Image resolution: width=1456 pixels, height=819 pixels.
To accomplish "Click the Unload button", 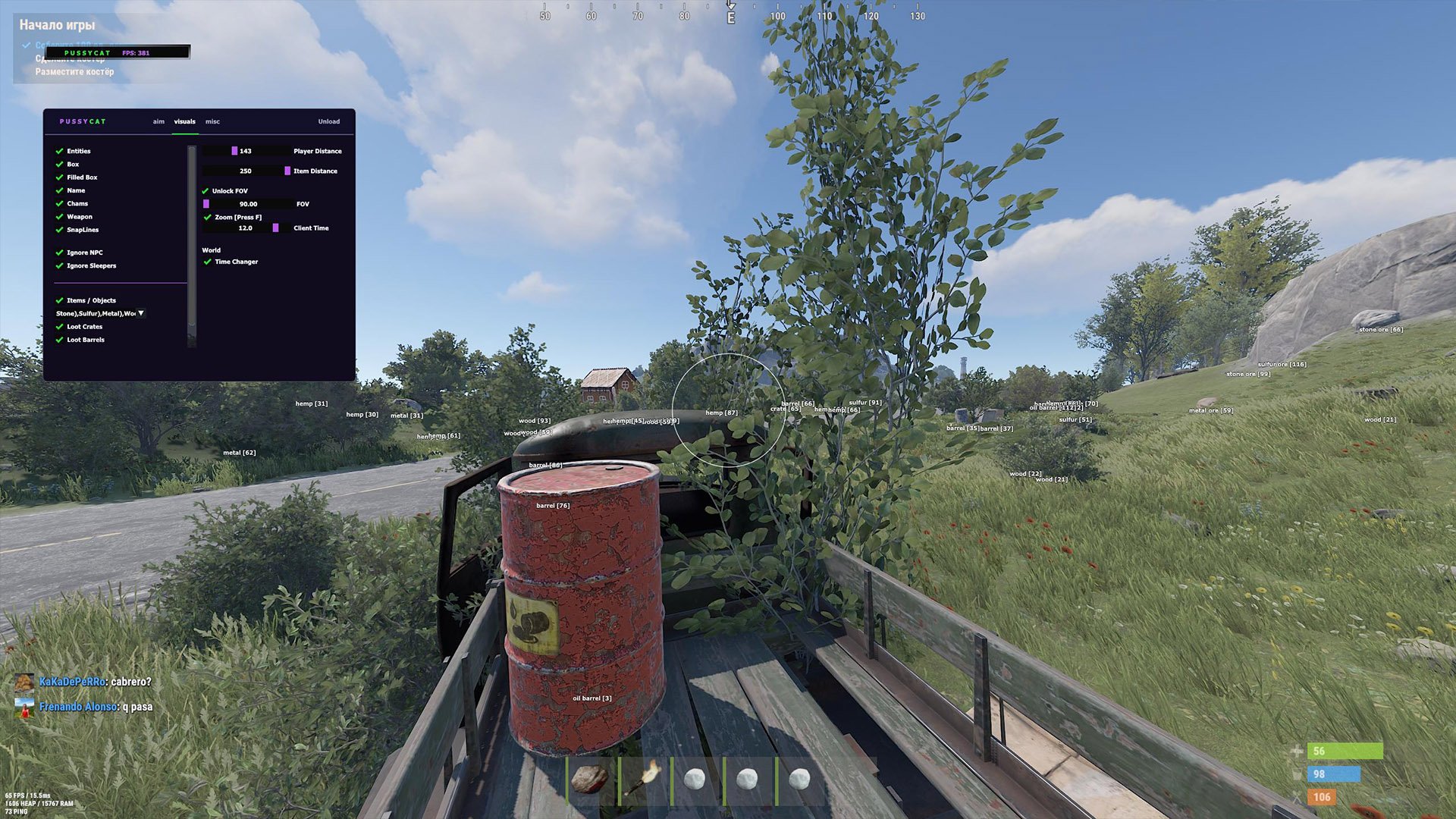I will click(x=328, y=121).
